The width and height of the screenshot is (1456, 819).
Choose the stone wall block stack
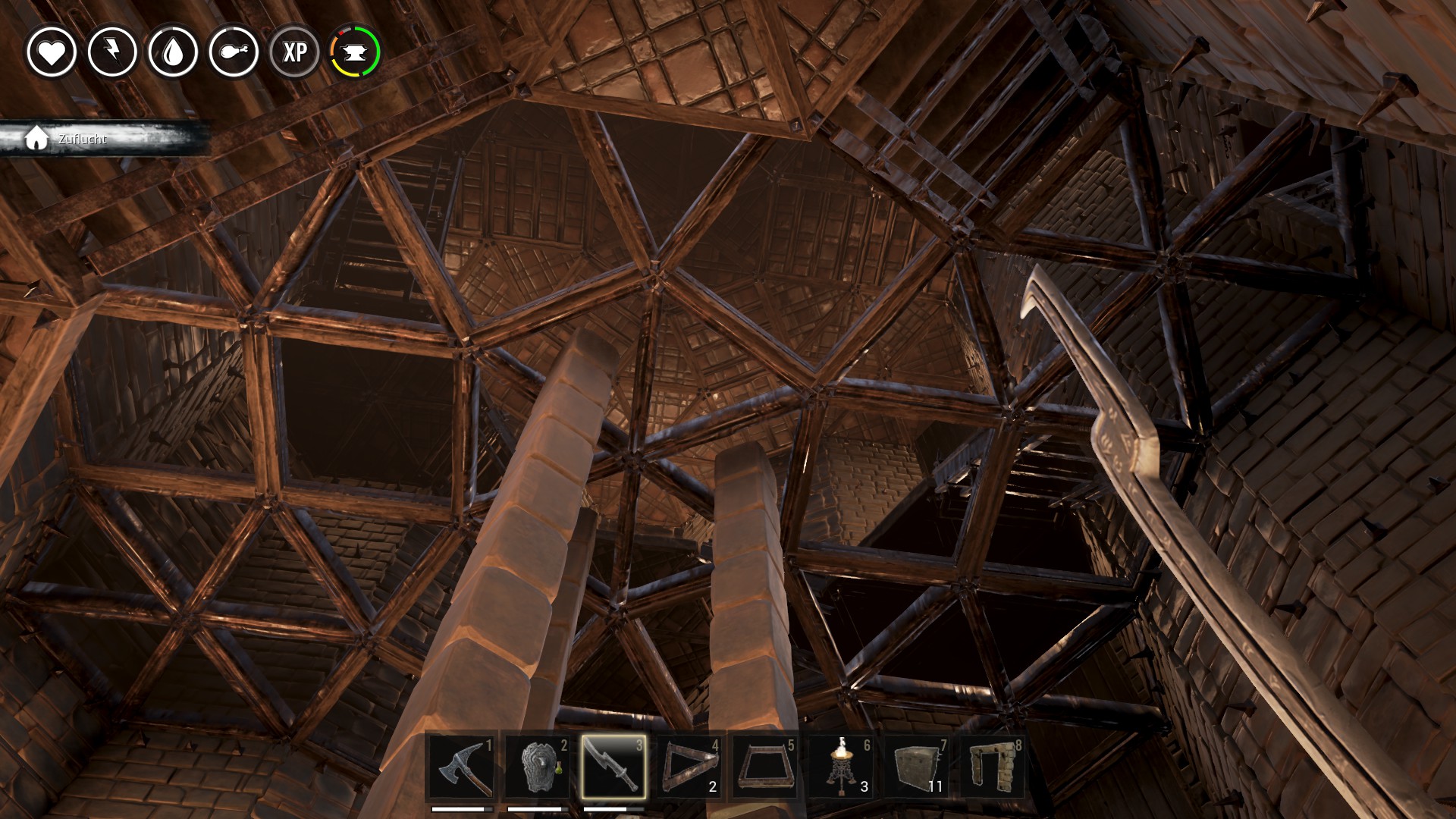[917, 766]
